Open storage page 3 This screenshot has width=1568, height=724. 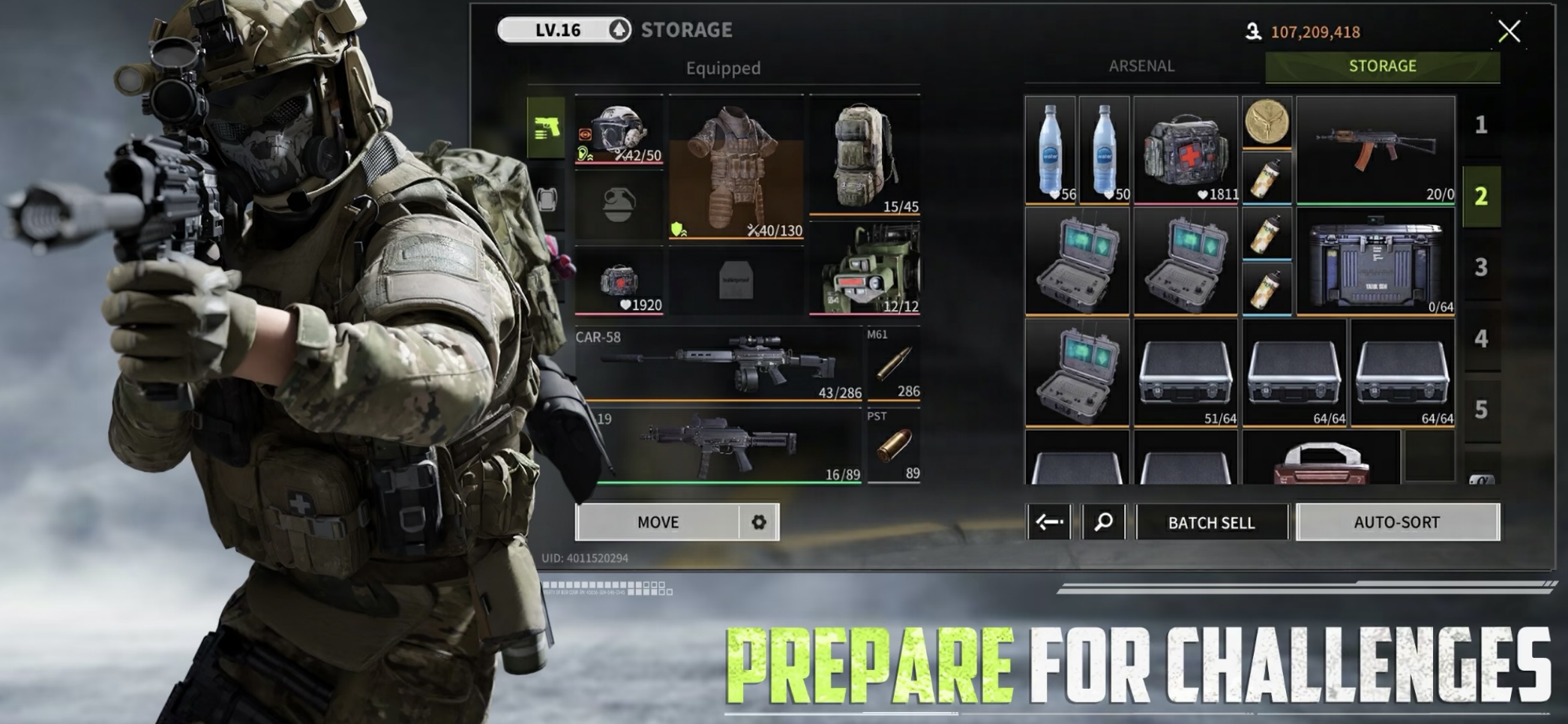point(1481,267)
